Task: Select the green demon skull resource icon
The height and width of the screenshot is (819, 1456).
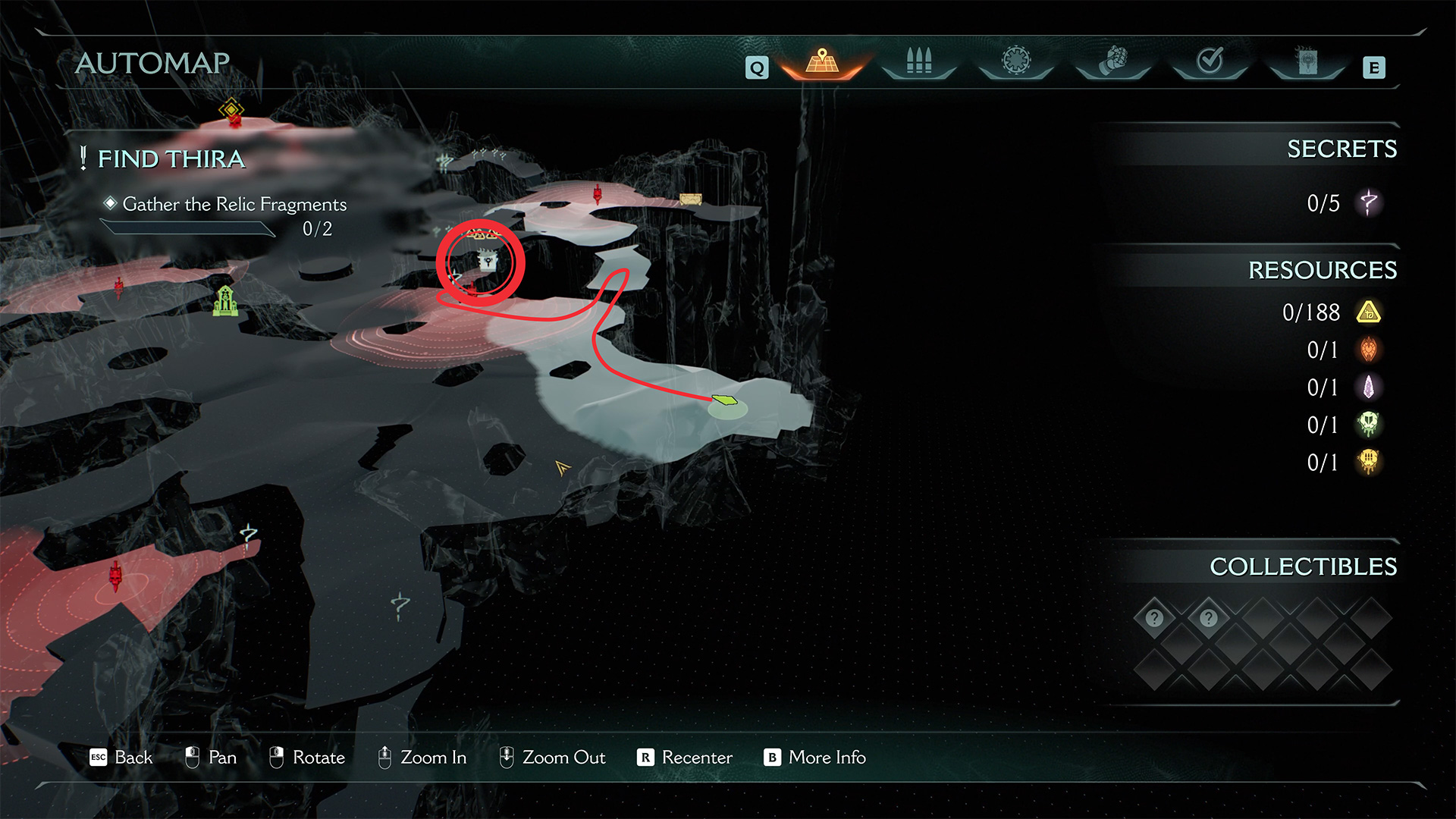Action: [x=1369, y=425]
